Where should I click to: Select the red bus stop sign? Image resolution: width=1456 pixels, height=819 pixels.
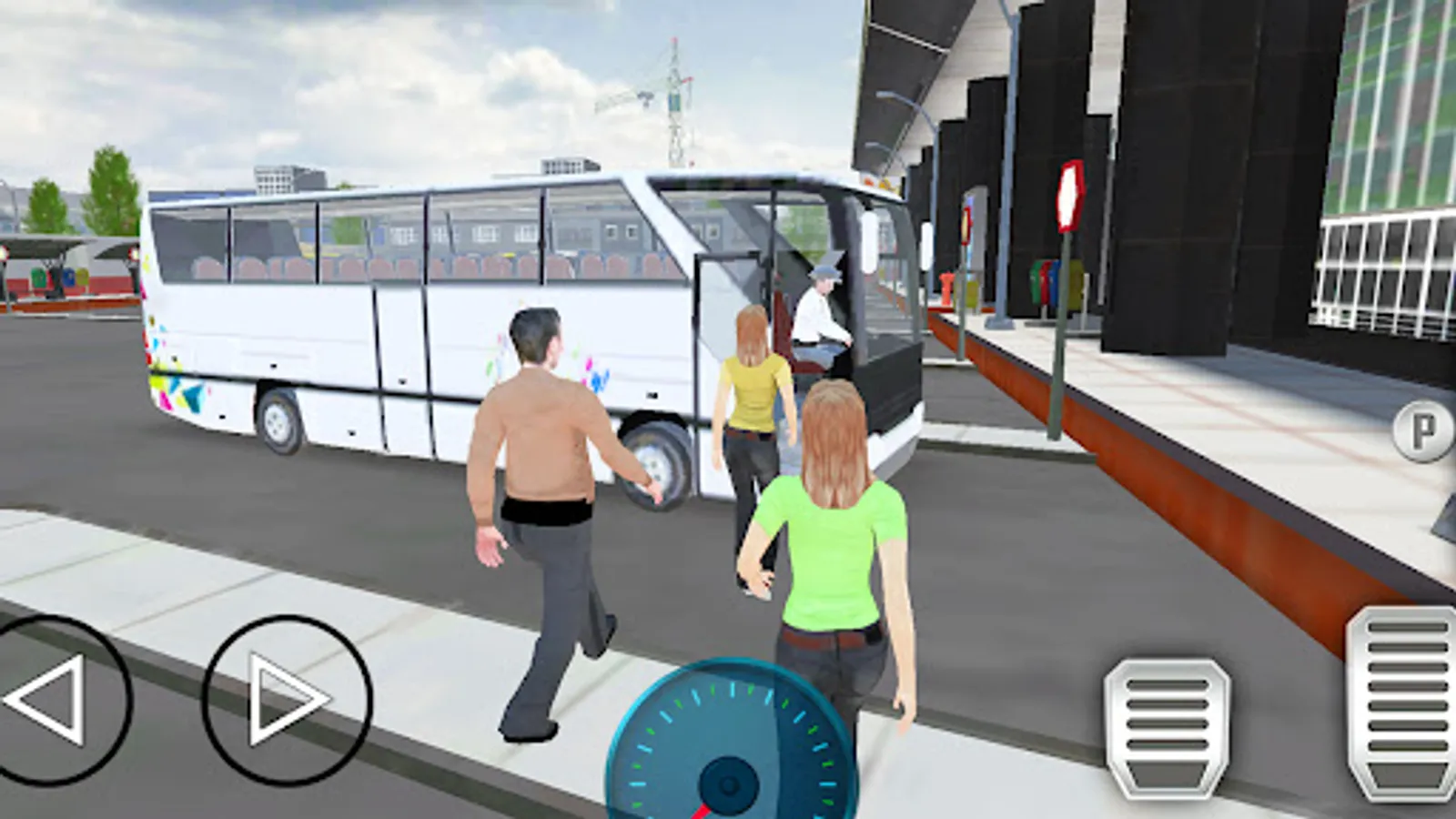[1069, 194]
